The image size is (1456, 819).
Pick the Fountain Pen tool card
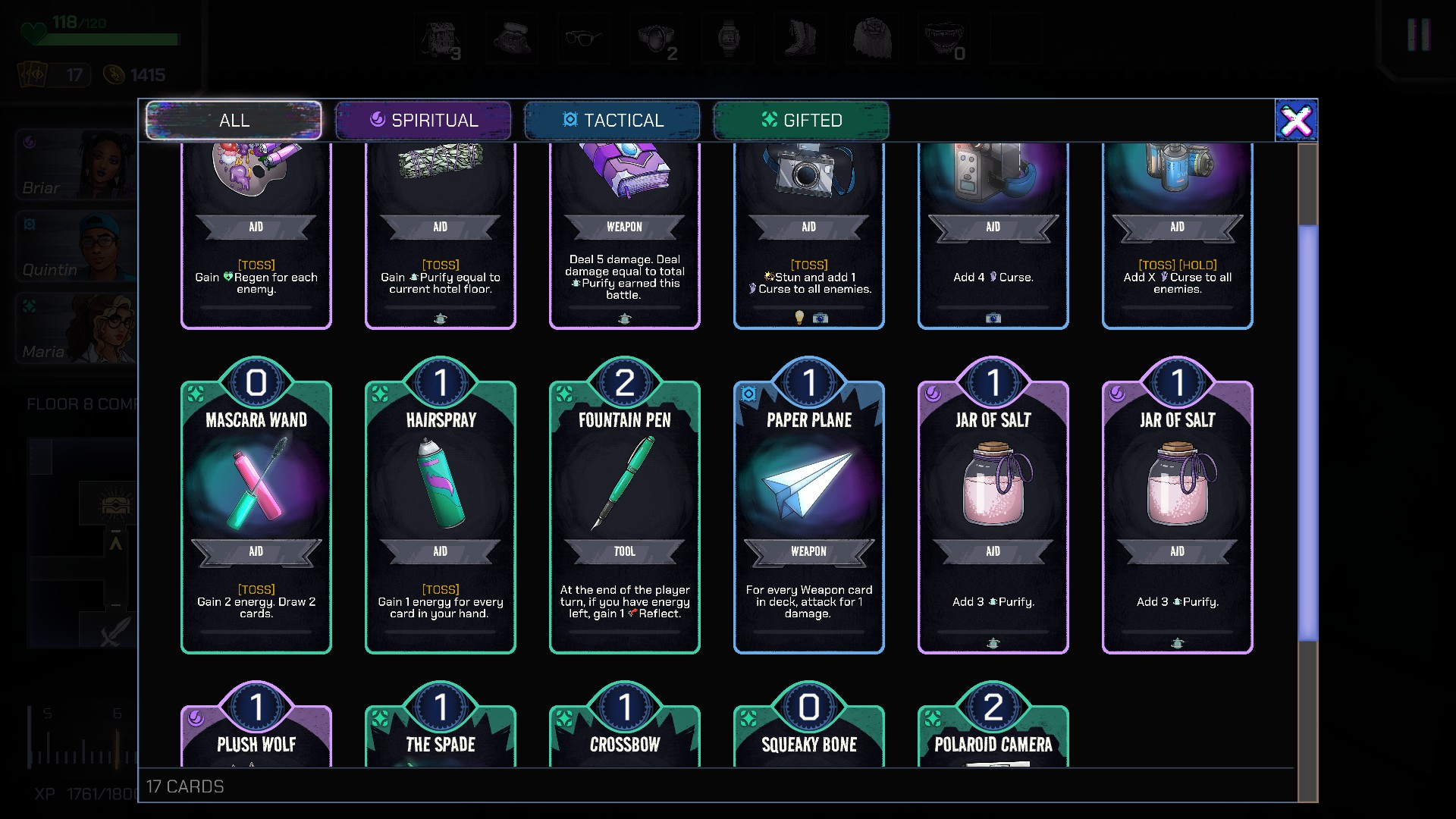pos(625,516)
